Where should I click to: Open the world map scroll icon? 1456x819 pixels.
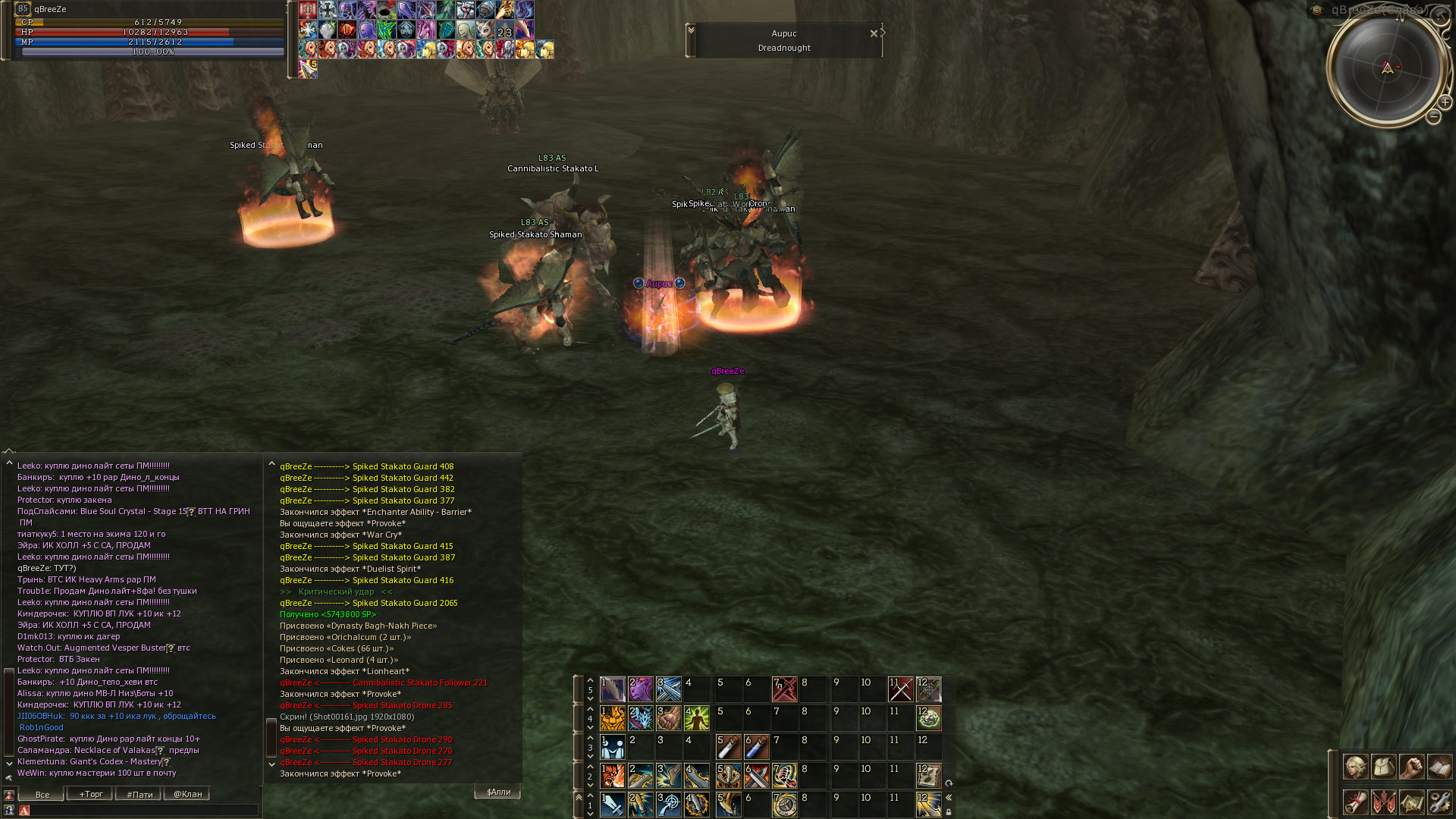pos(1411,802)
